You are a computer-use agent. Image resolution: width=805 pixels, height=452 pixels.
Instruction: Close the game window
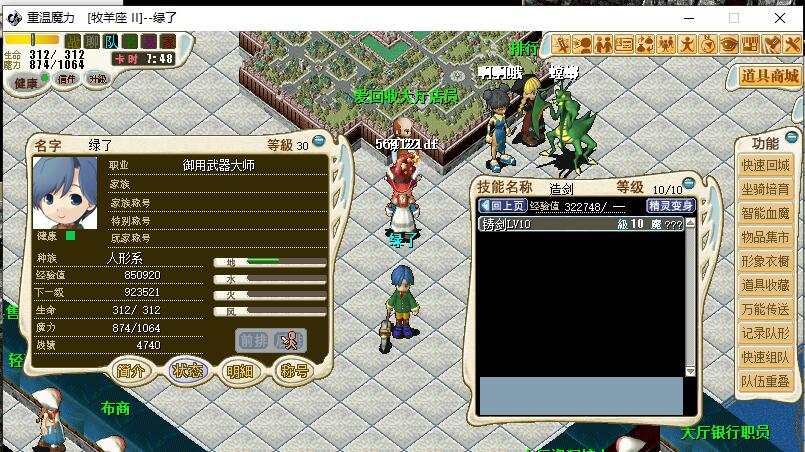click(779, 17)
